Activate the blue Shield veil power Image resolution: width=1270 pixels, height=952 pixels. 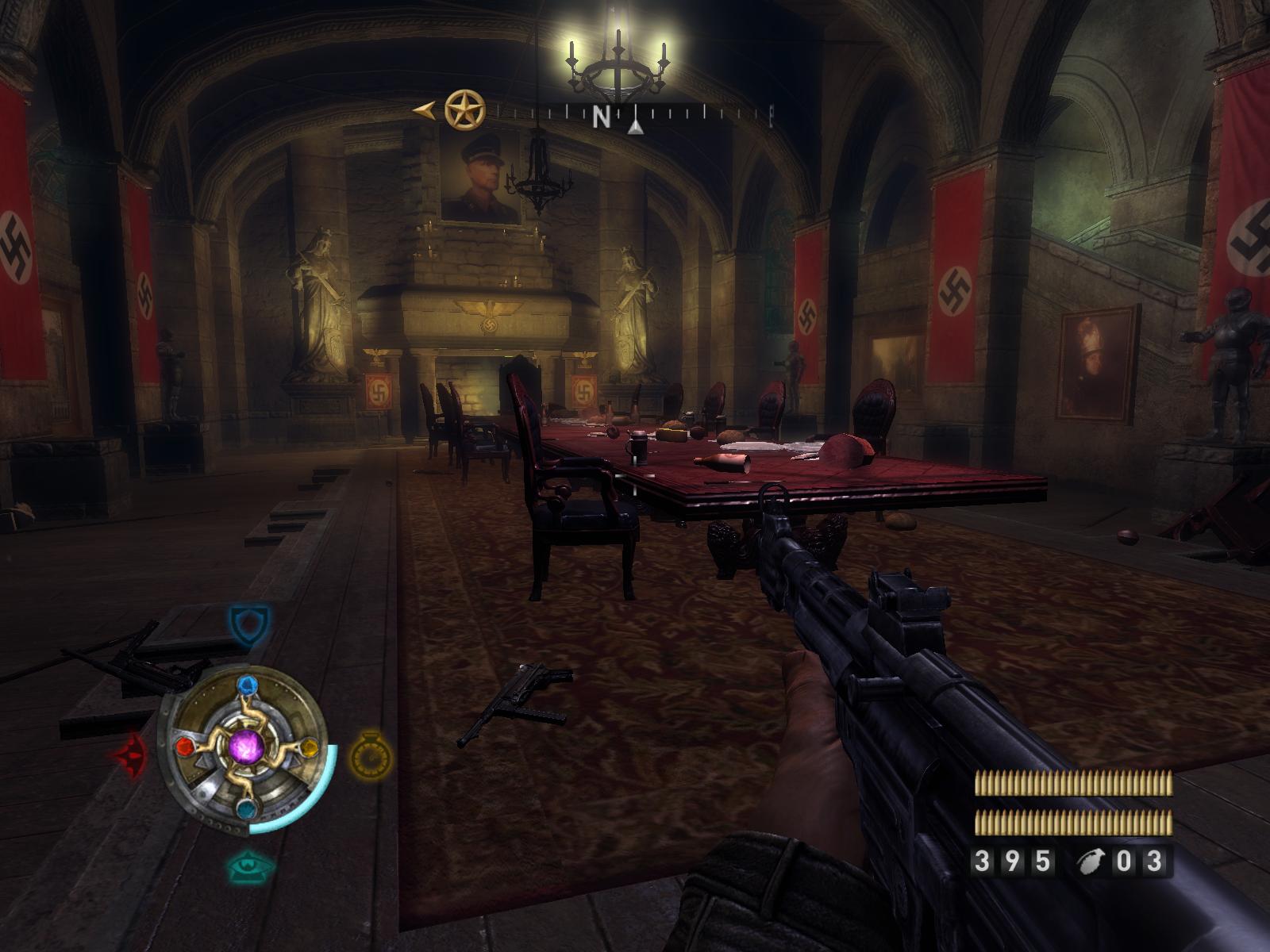(249, 624)
